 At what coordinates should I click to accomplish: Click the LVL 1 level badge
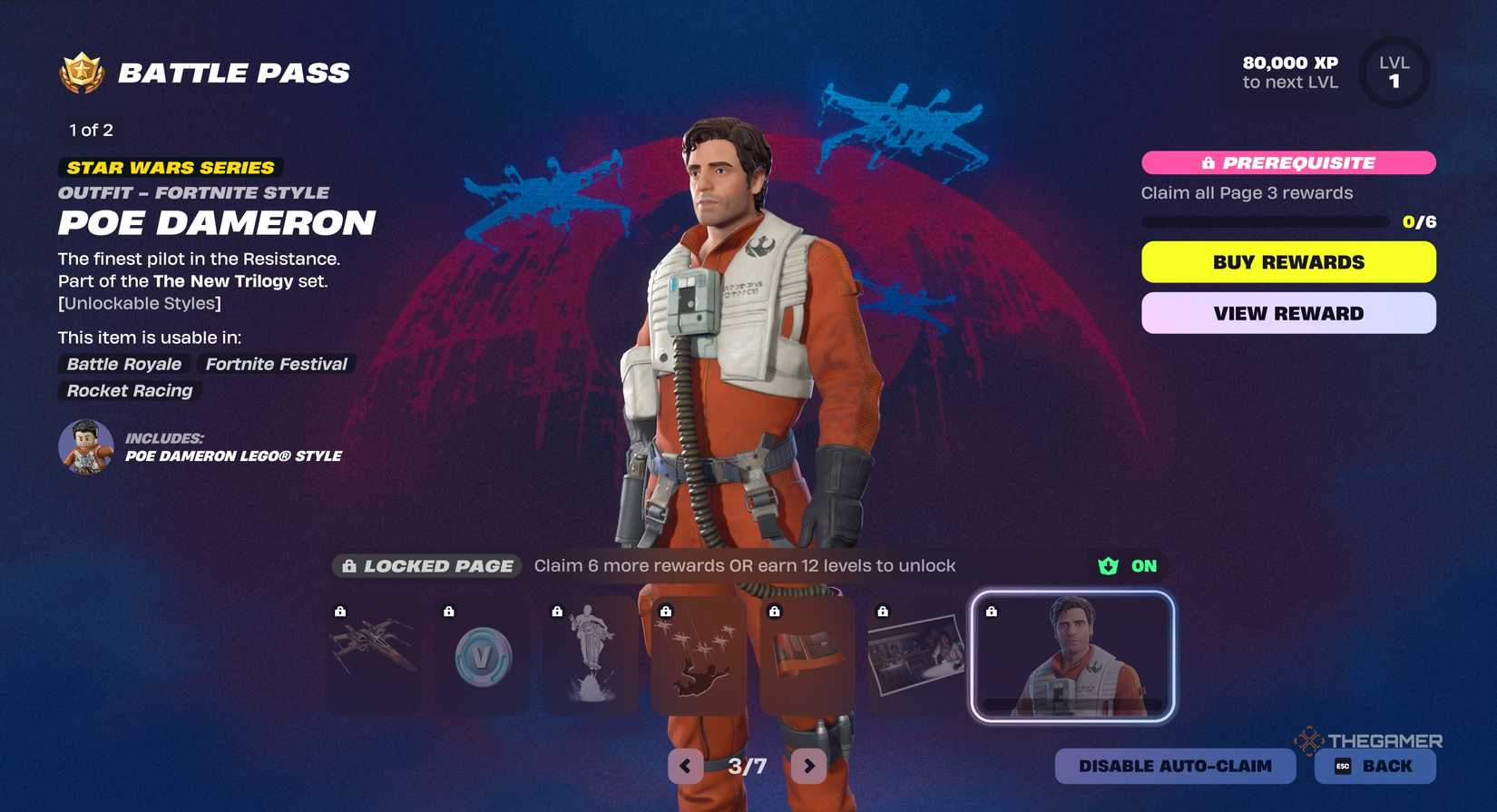click(1394, 72)
